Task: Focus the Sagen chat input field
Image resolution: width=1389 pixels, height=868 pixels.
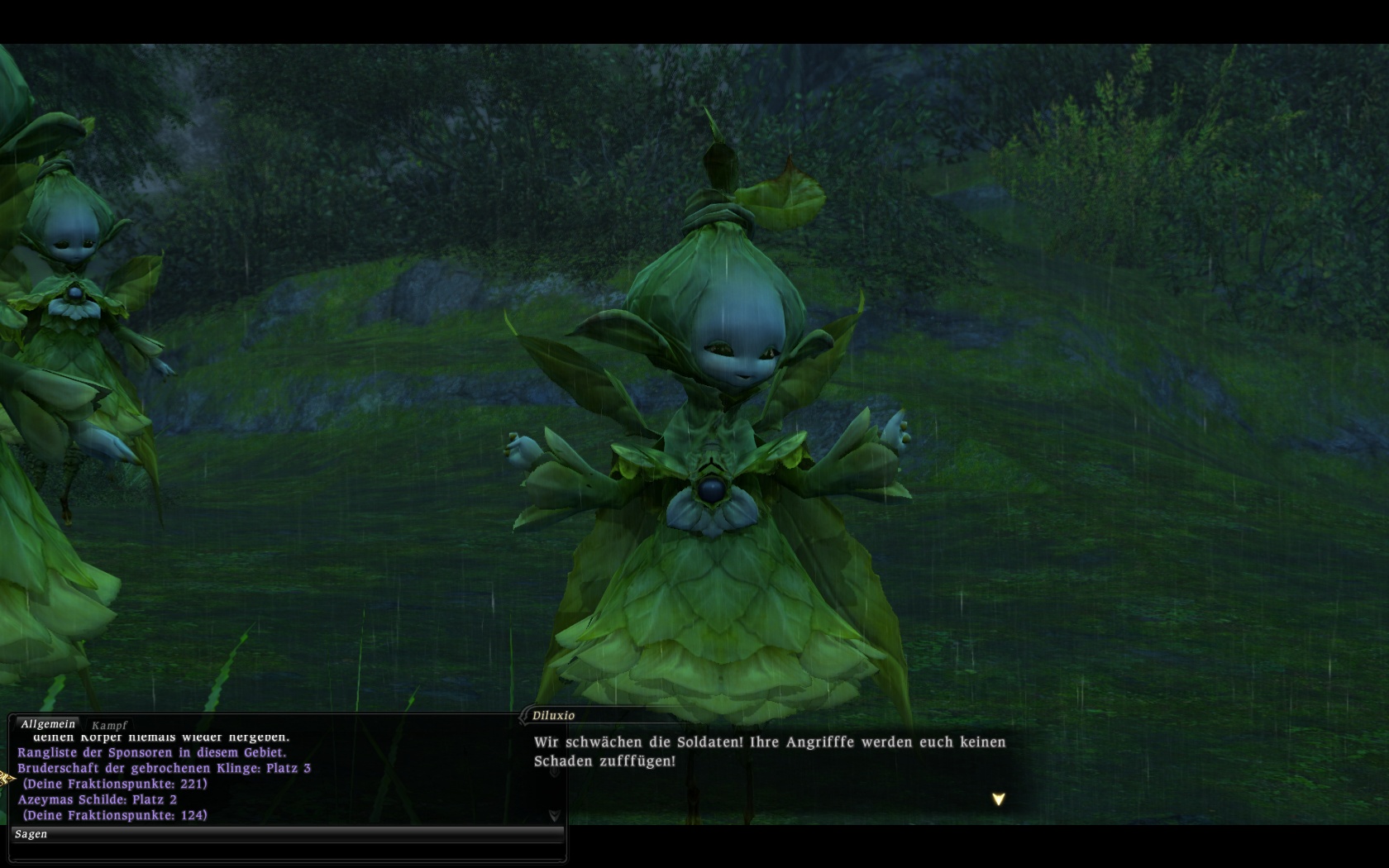Action: coord(286,850)
